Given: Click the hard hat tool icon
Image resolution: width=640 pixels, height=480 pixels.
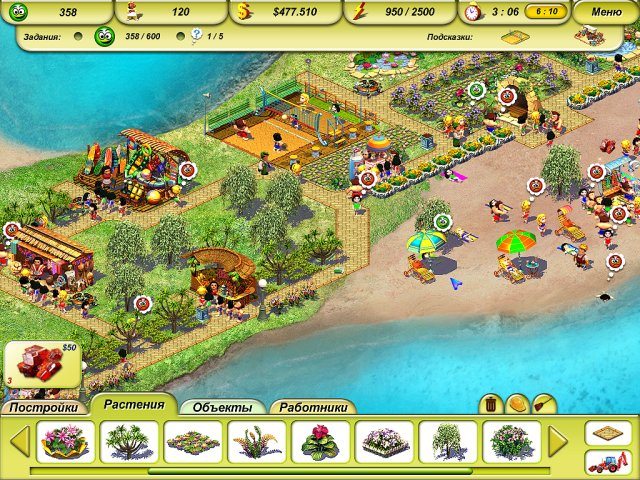Looking at the screenshot, I should pos(517,404).
